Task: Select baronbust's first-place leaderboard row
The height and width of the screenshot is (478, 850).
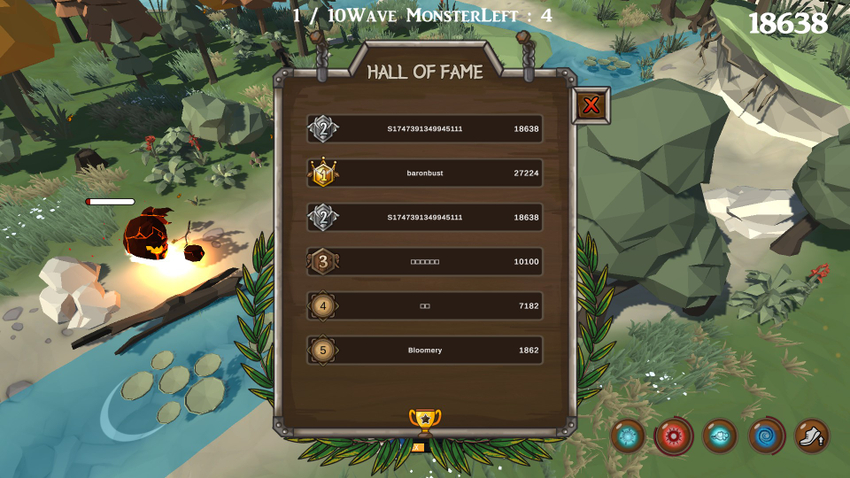Action: (x=425, y=173)
